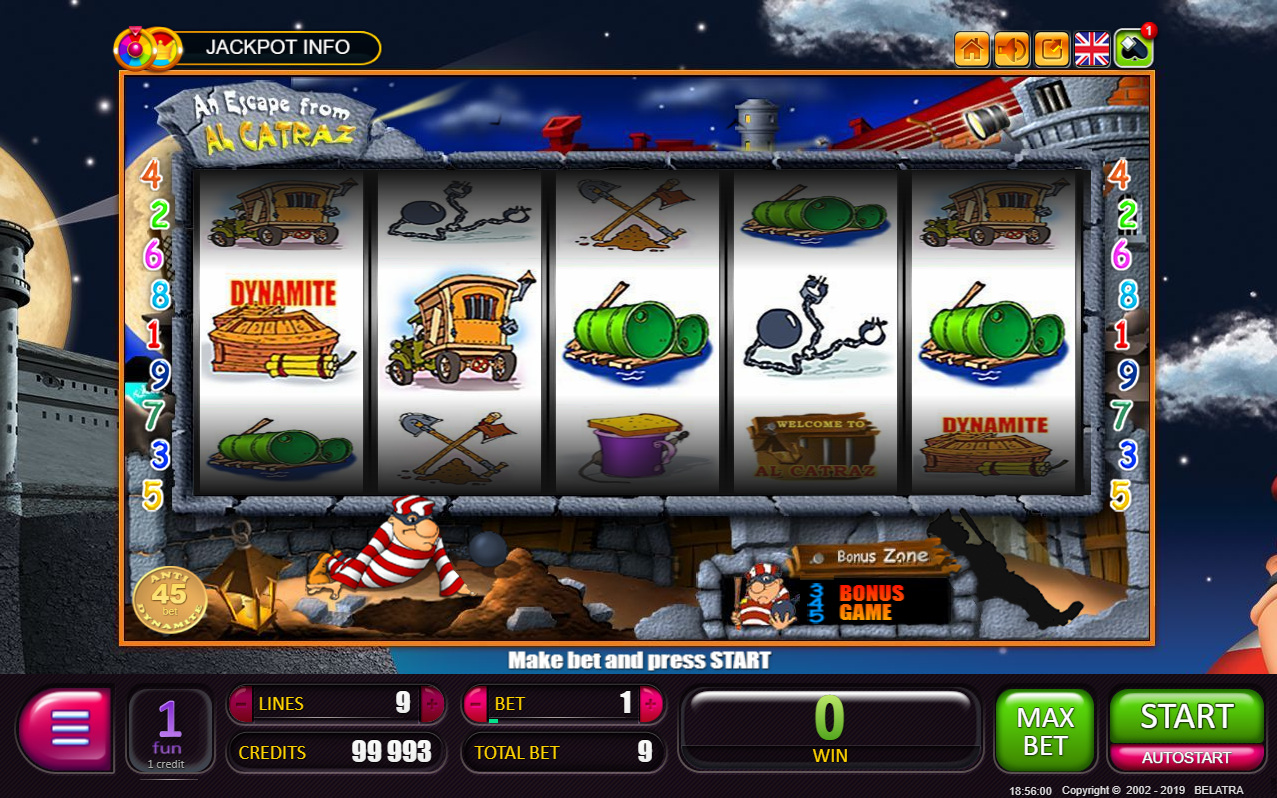1277x798 pixels.
Task: Lower the bet with minus button
Action: 476,704
